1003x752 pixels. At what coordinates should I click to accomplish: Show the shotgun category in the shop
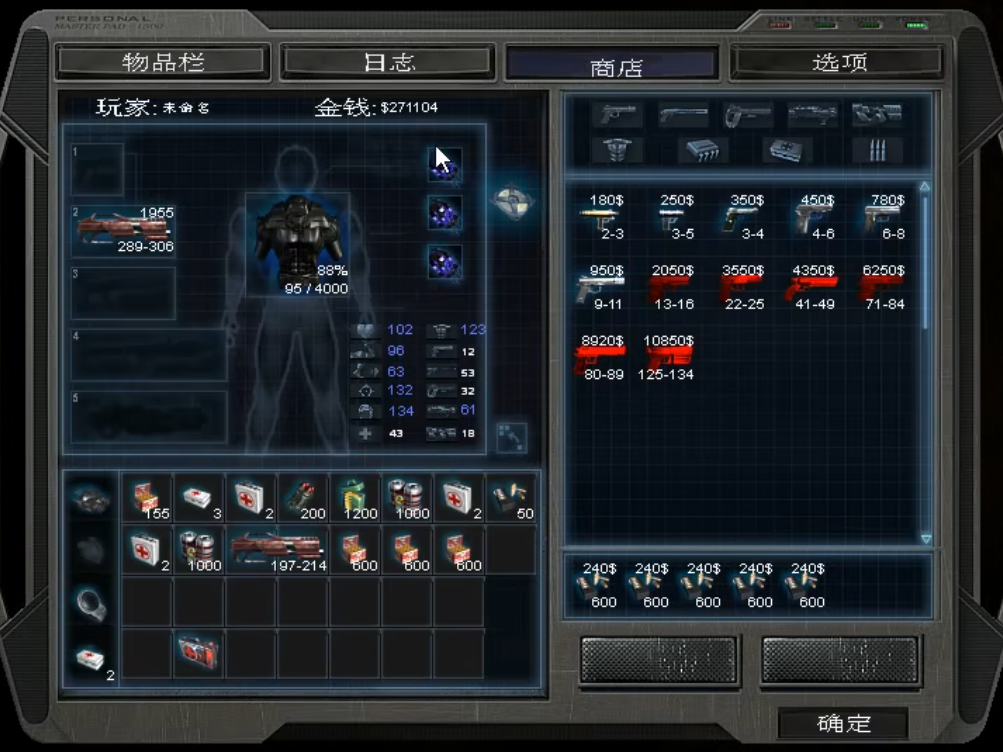coord(683,114)
